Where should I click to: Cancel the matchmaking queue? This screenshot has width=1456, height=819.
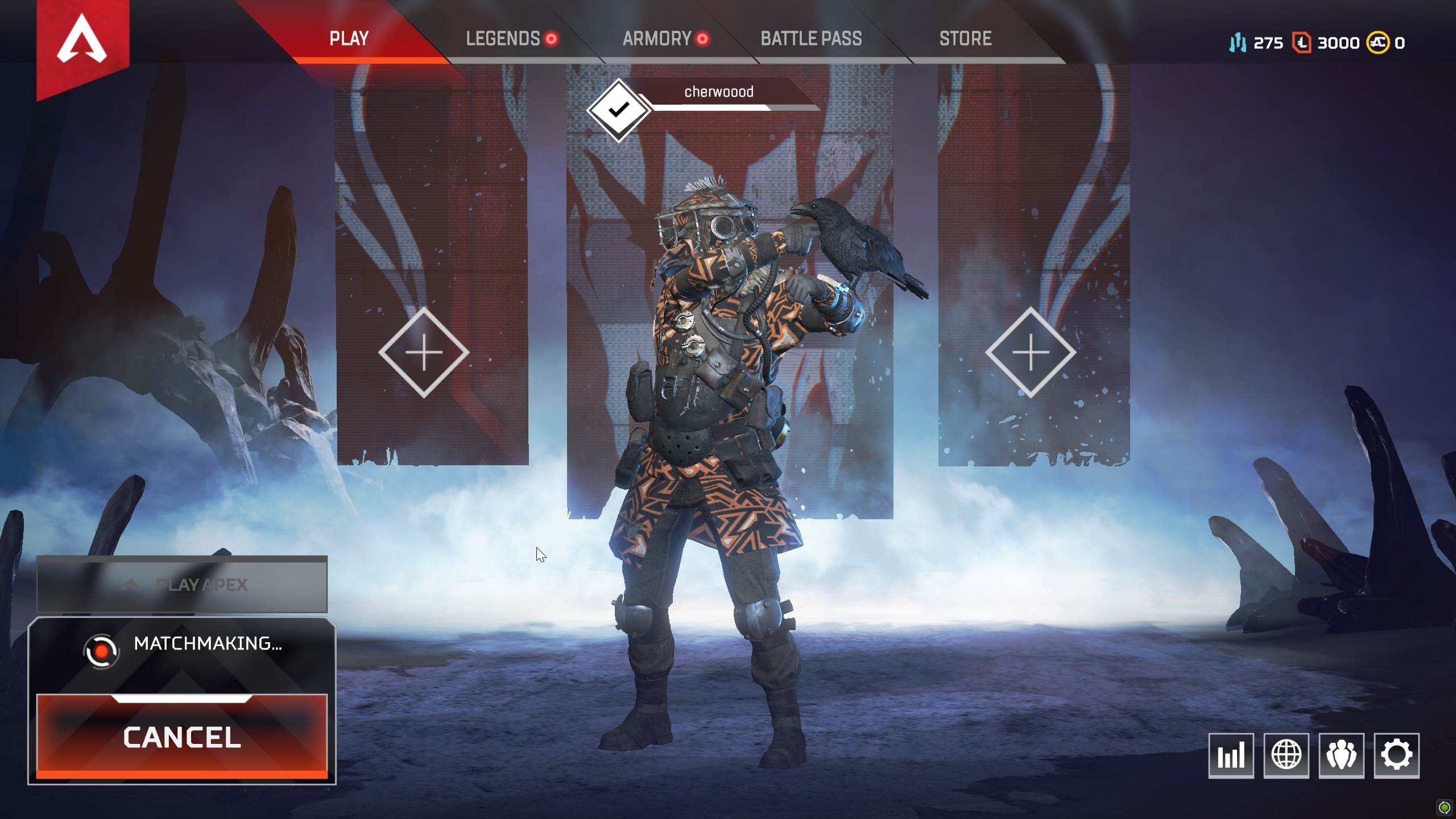182,738
